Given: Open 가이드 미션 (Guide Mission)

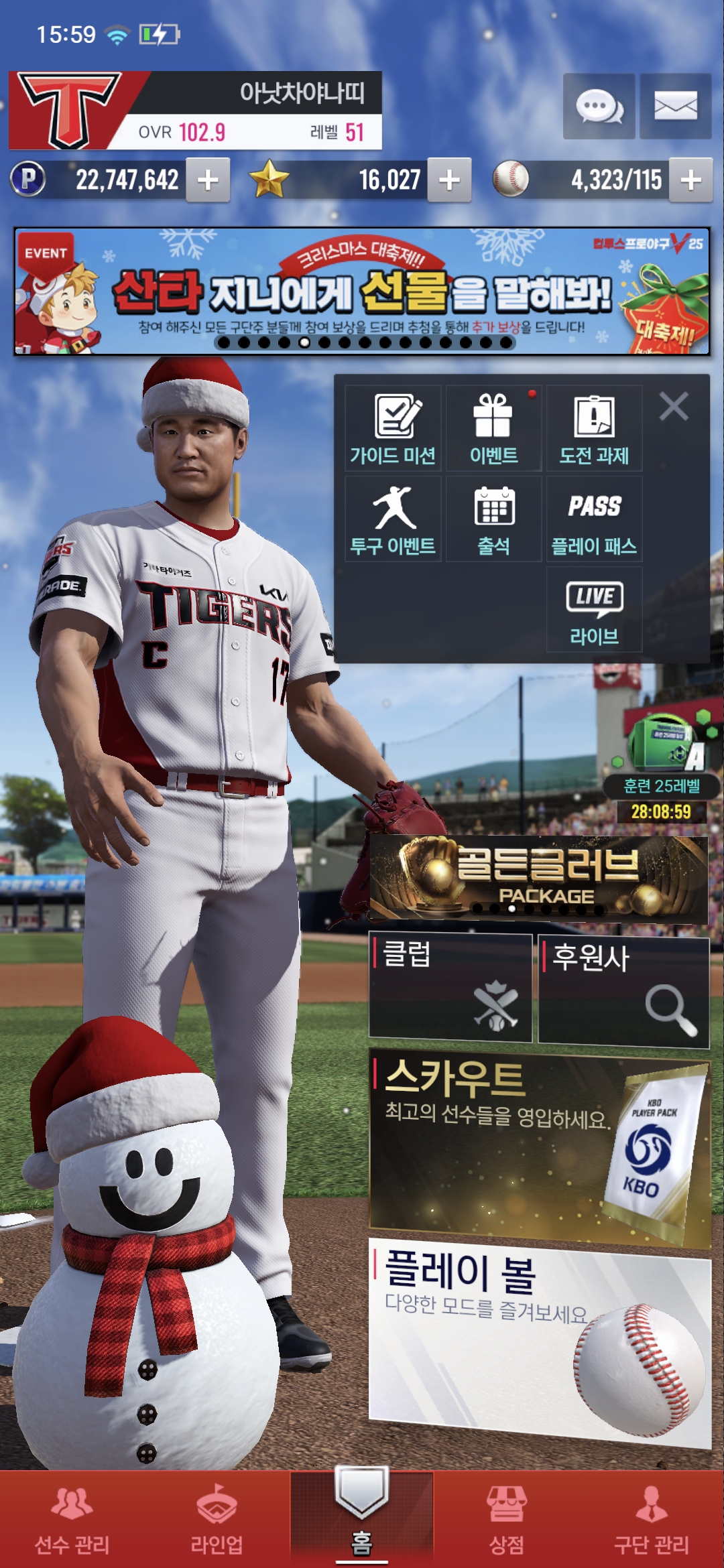Looking at the screenshot, I should (x=394, y=429).
